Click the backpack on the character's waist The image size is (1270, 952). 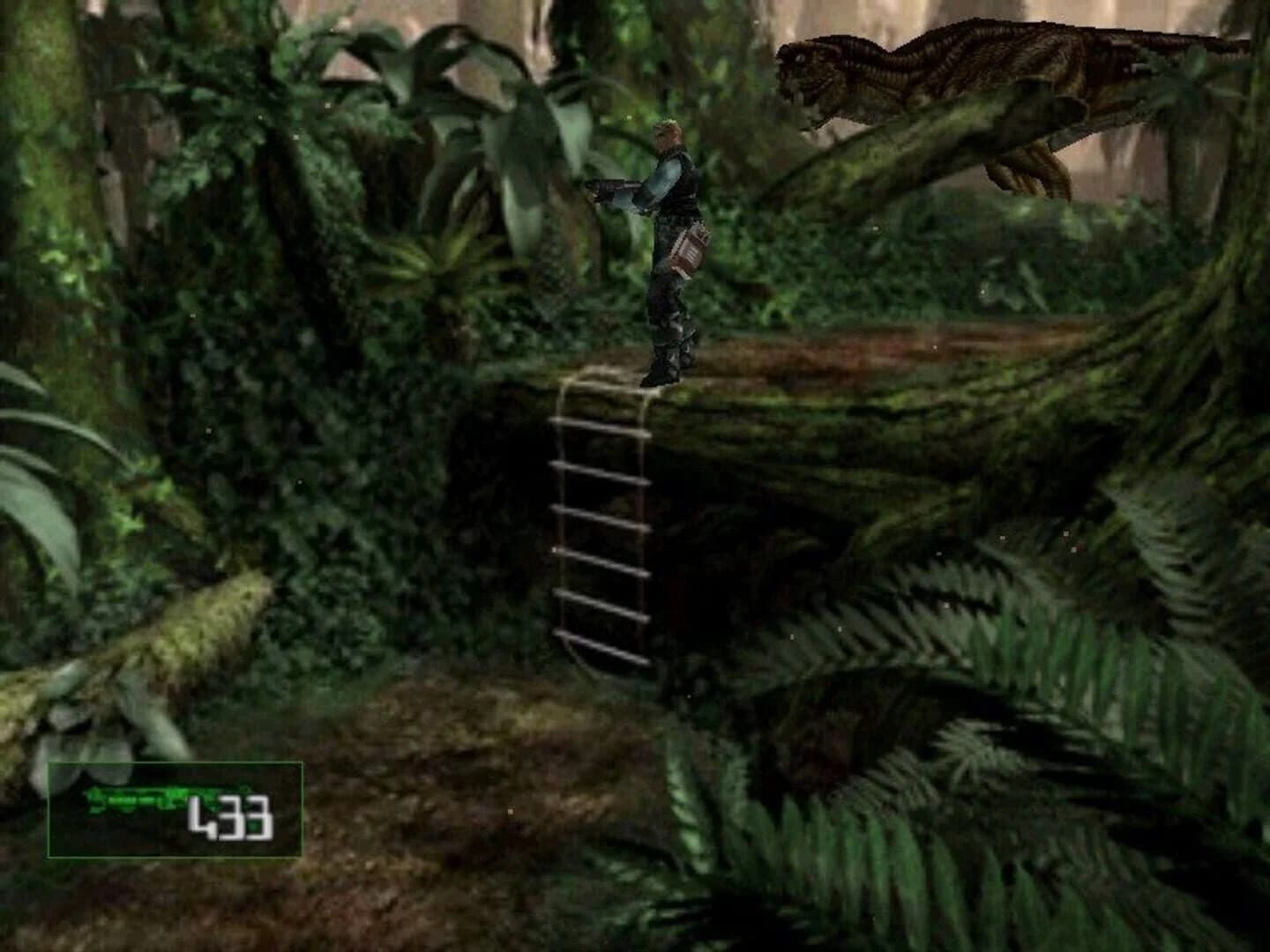point(689,251)
